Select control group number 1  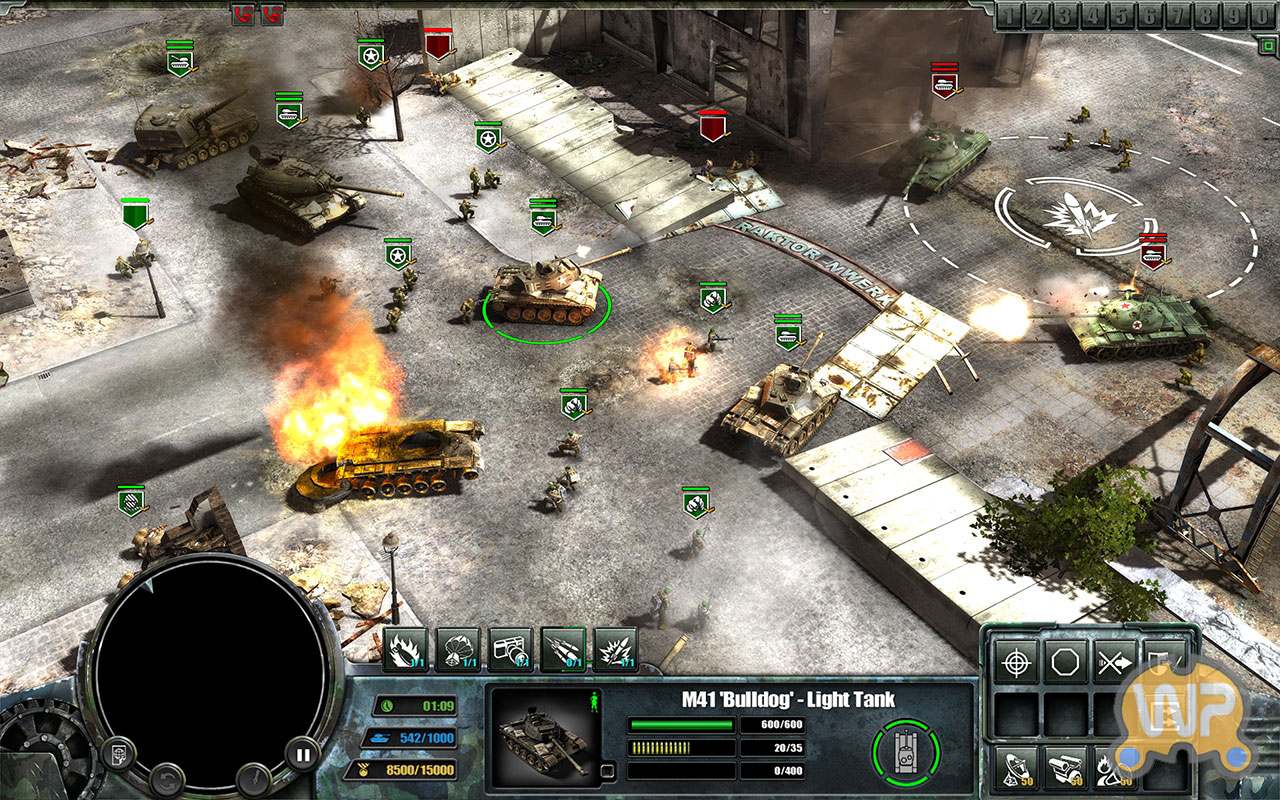click(1009, 15)
